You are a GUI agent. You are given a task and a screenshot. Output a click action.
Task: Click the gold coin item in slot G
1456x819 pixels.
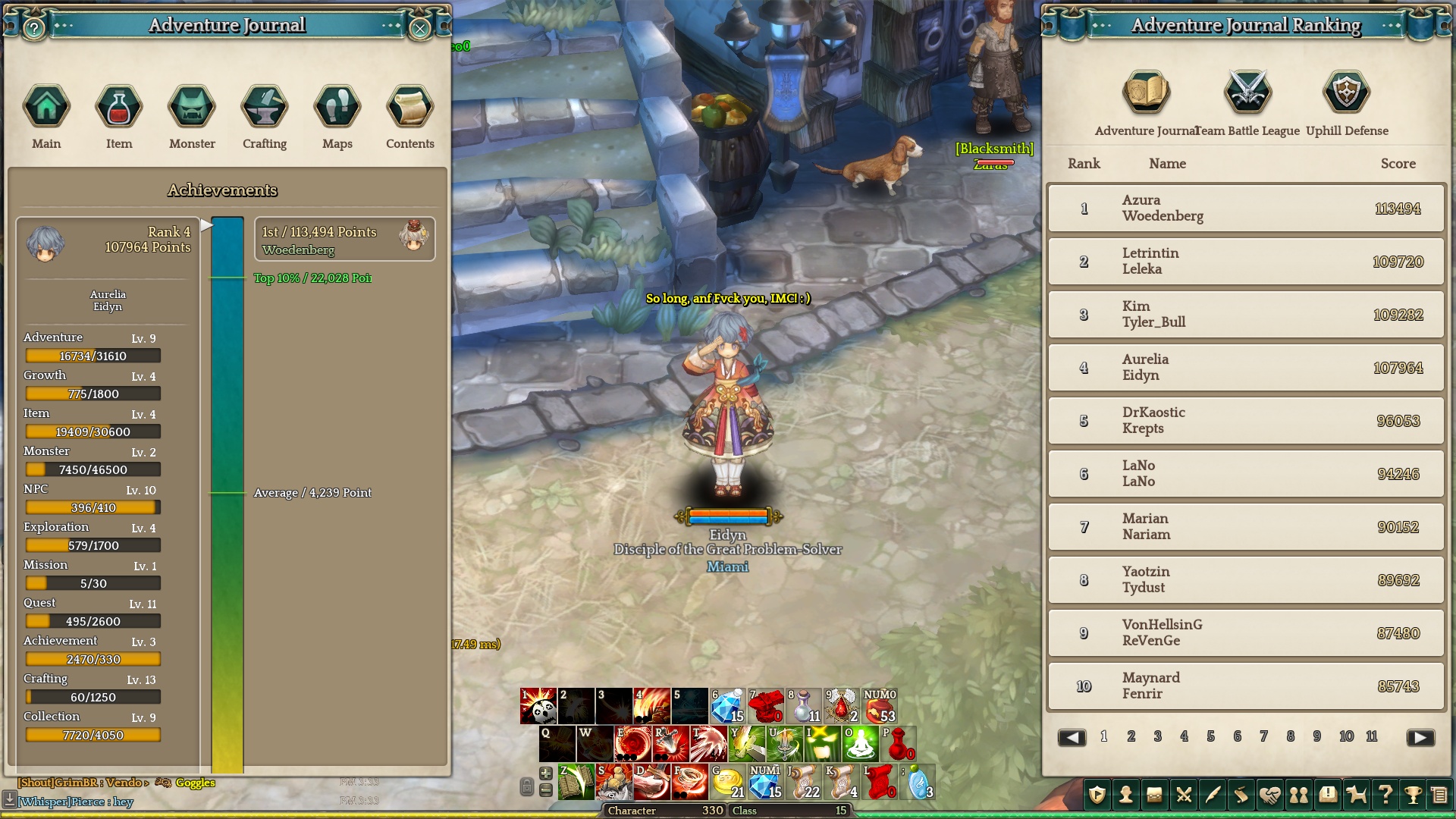pos(729,782)
